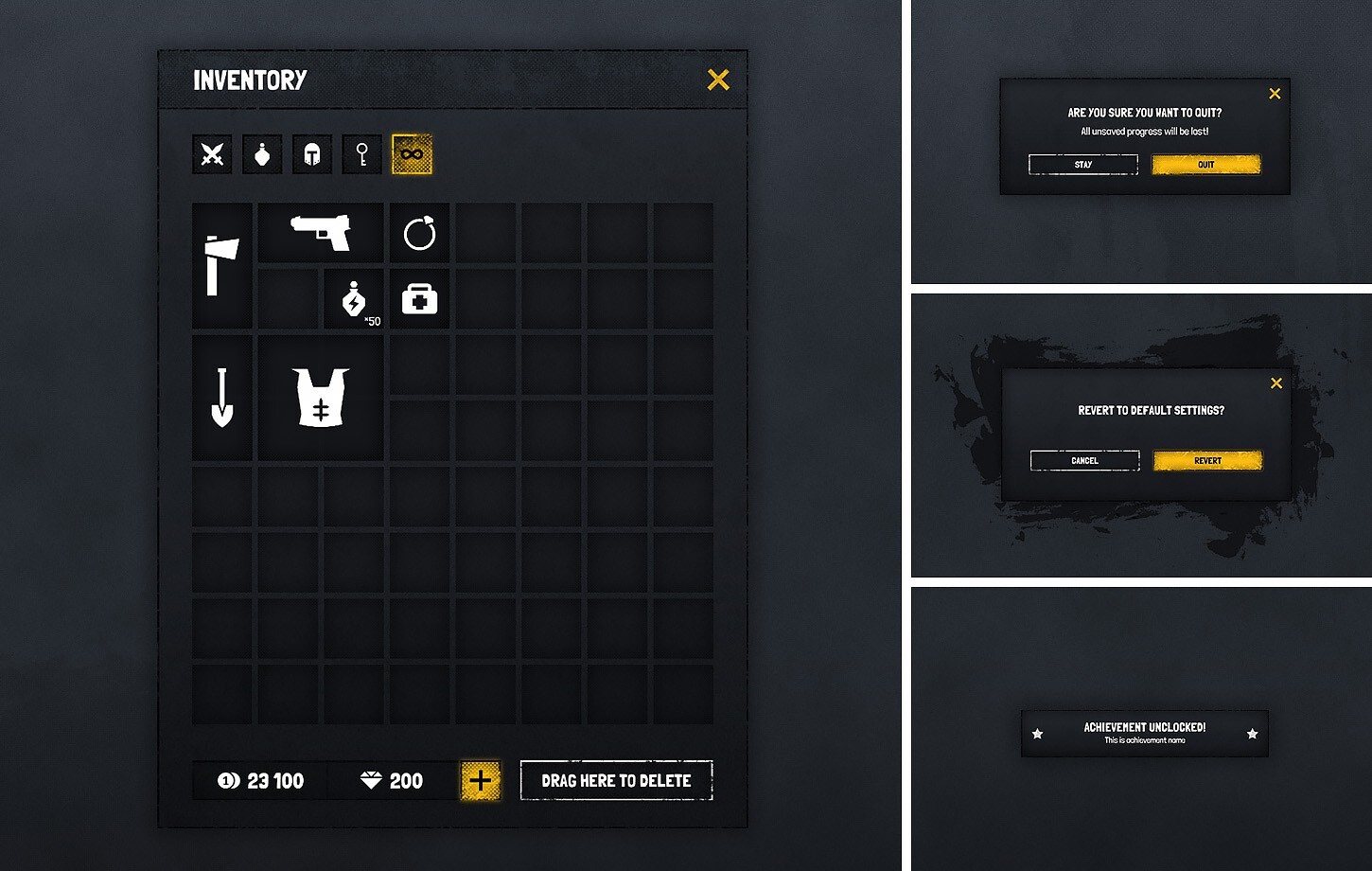1372x871 pixels.
Task: Select the axe in the inventory
Action: tap(221, 266)
